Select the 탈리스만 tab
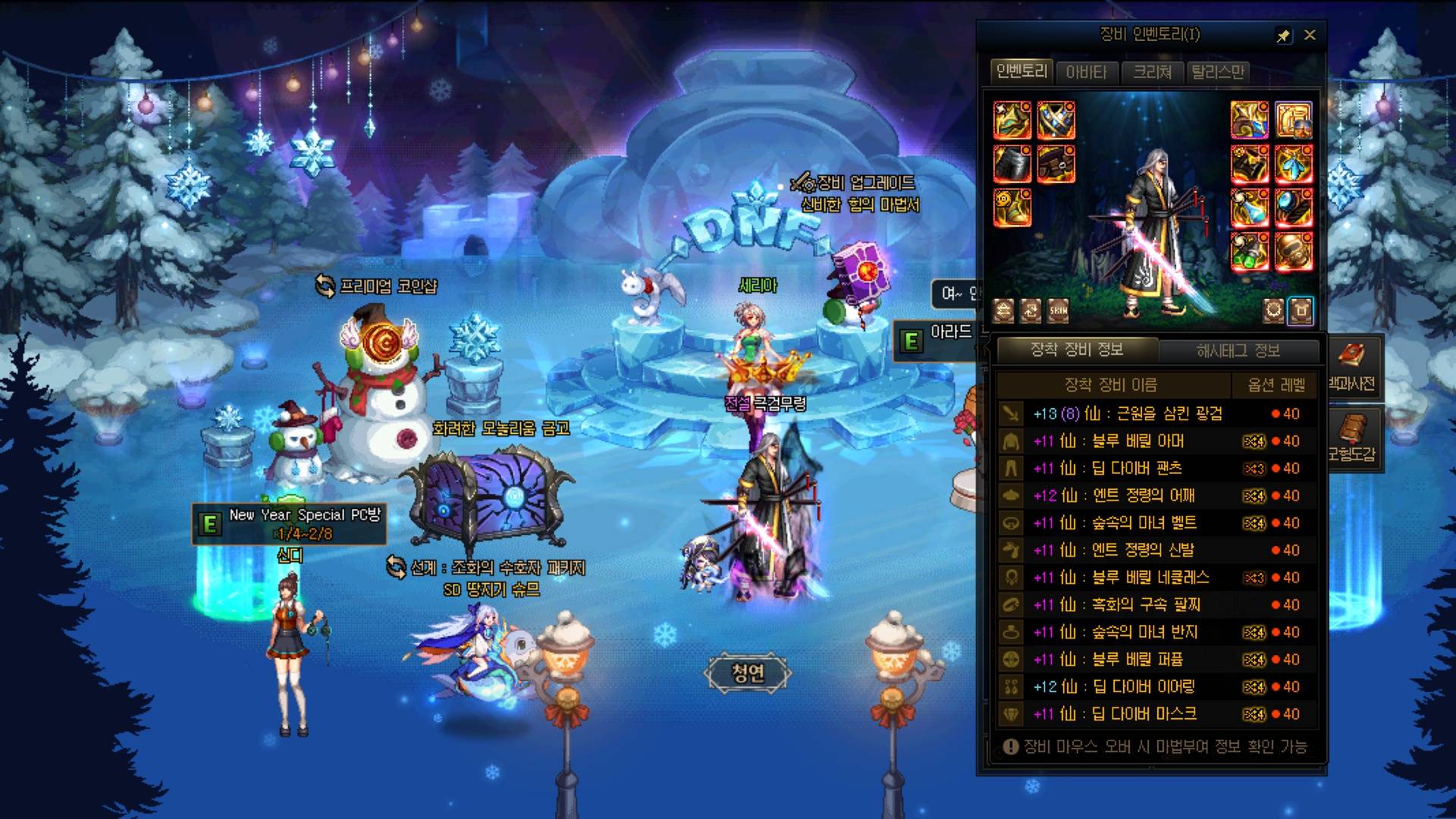 pyautogui.click(x=1217, y=72)
